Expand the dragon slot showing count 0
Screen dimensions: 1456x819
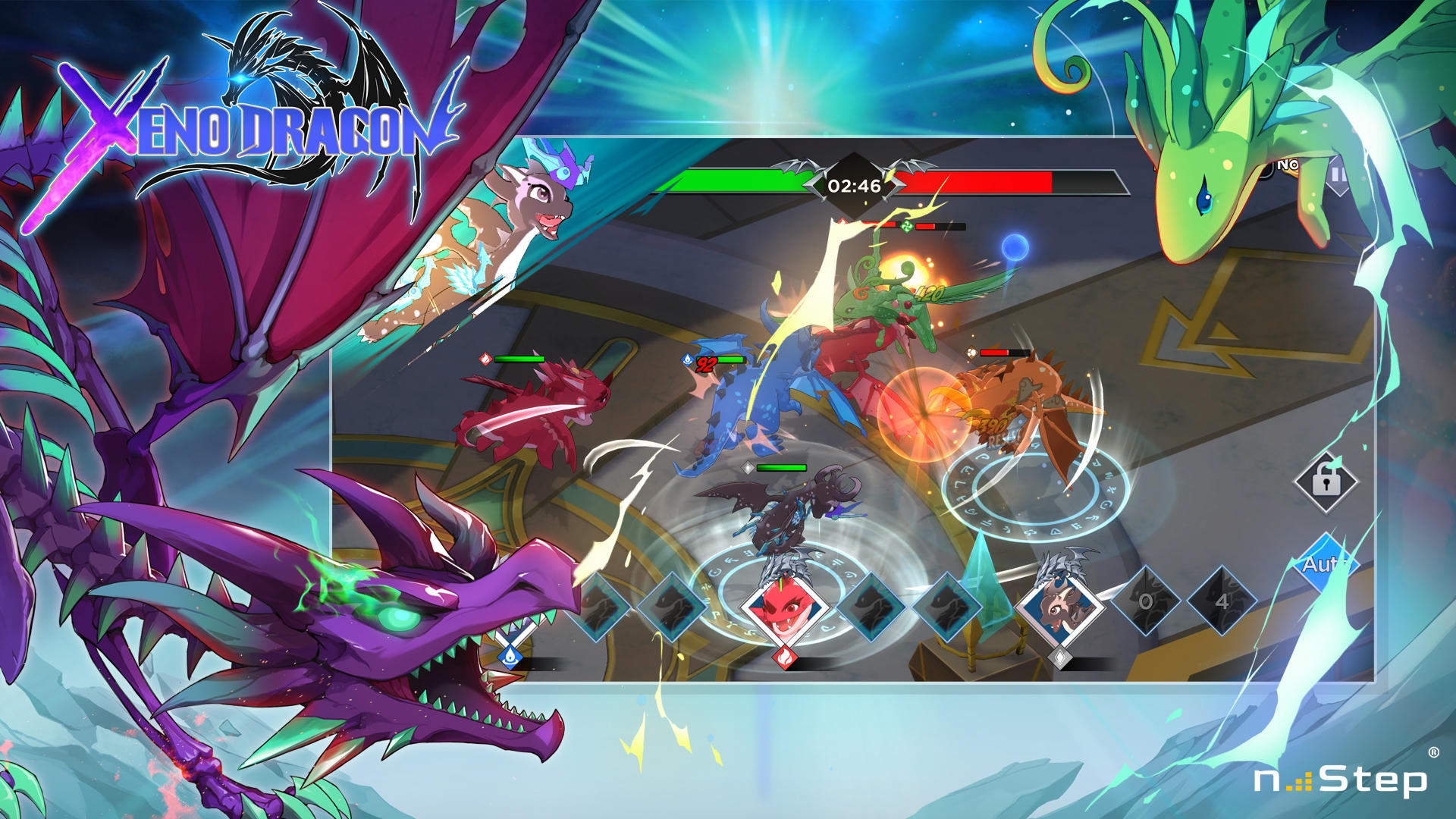click(x=1145, y=602)
